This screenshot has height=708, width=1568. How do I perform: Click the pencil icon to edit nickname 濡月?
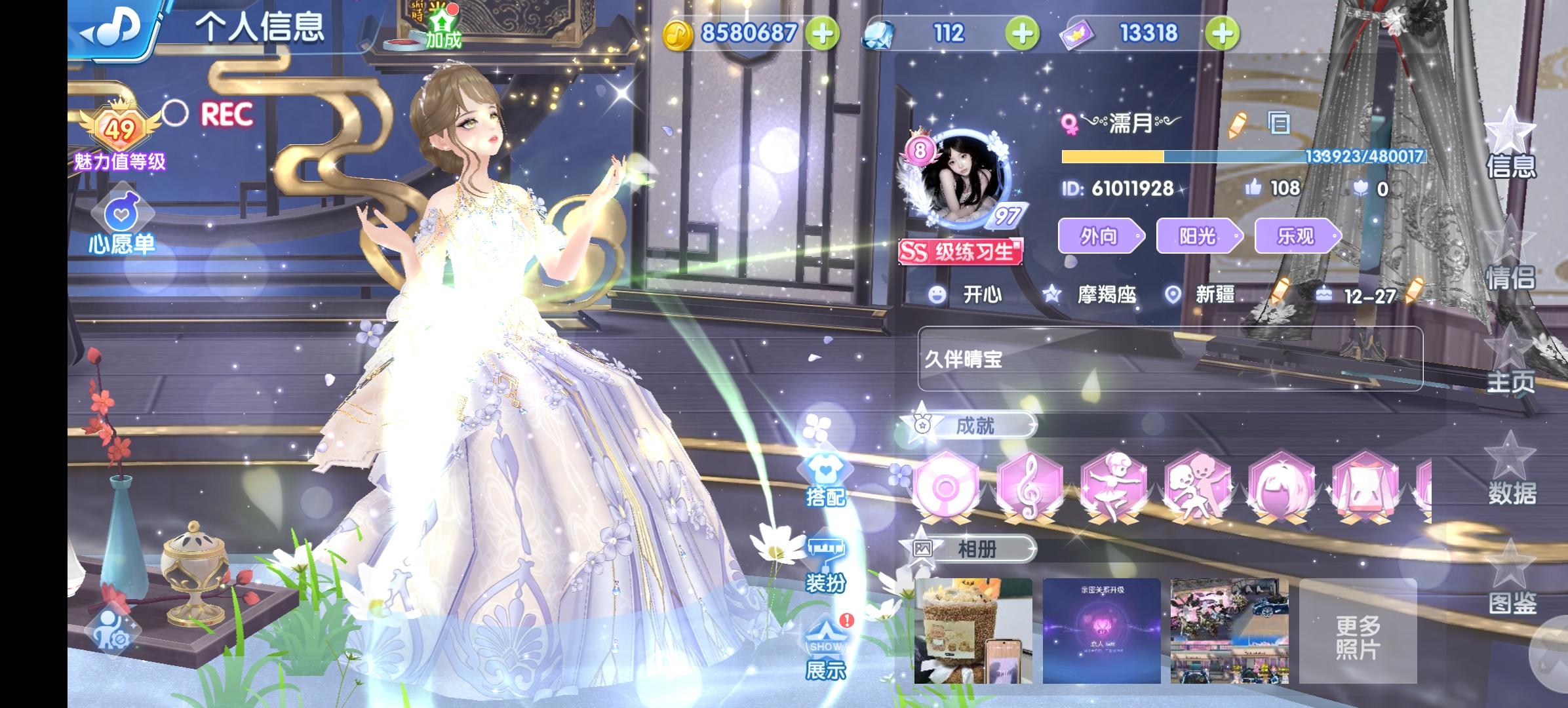[x=1239, y=125]
